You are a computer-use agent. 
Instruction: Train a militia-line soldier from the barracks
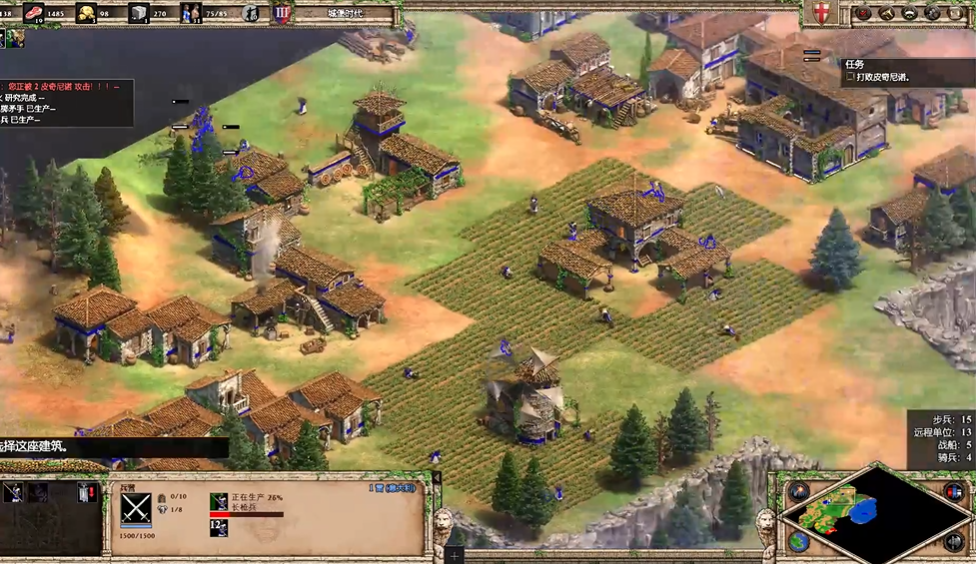pyautogui.click(x=13, y=493)
